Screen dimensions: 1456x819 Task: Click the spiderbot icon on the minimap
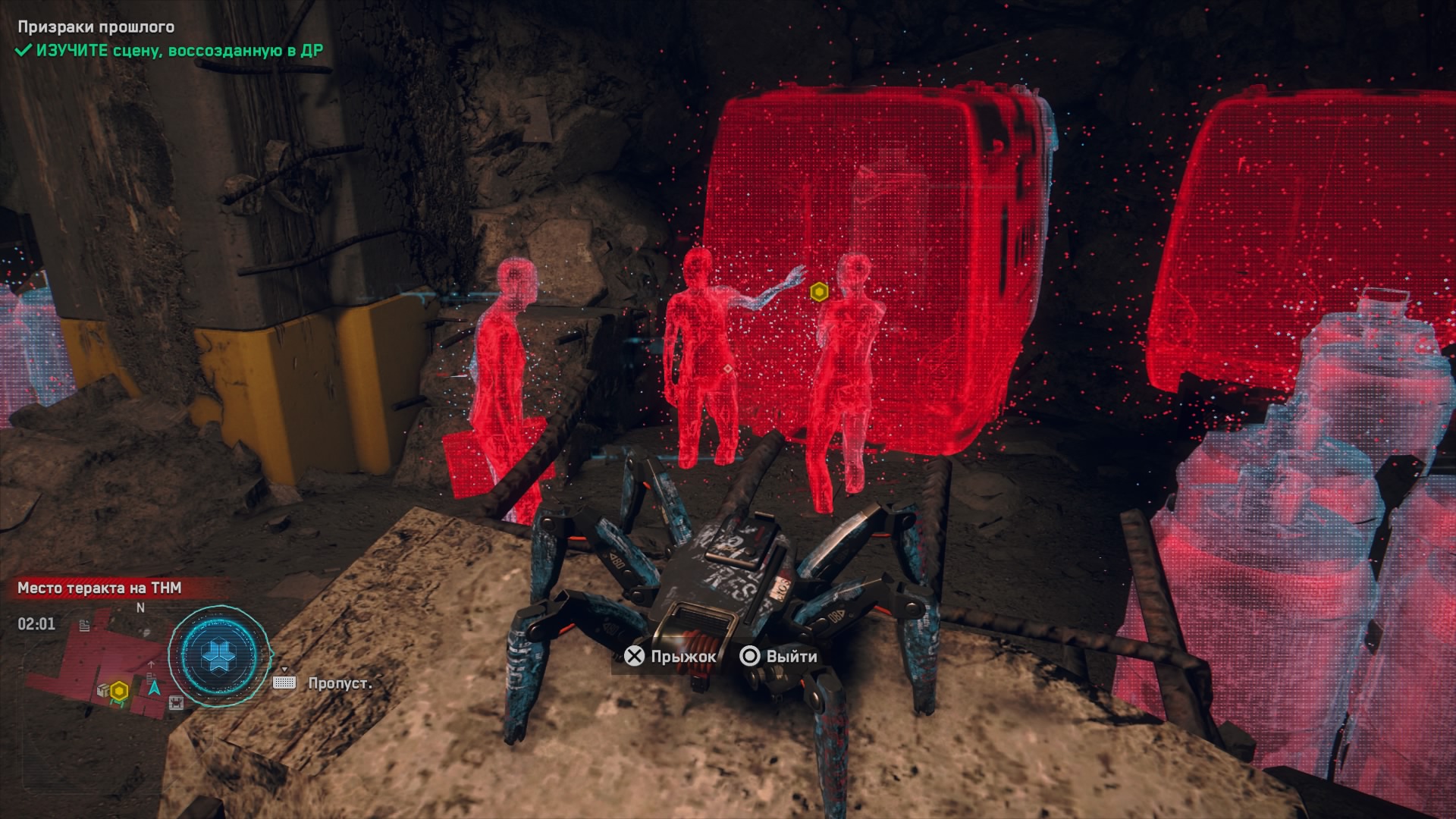pos(176,703)
